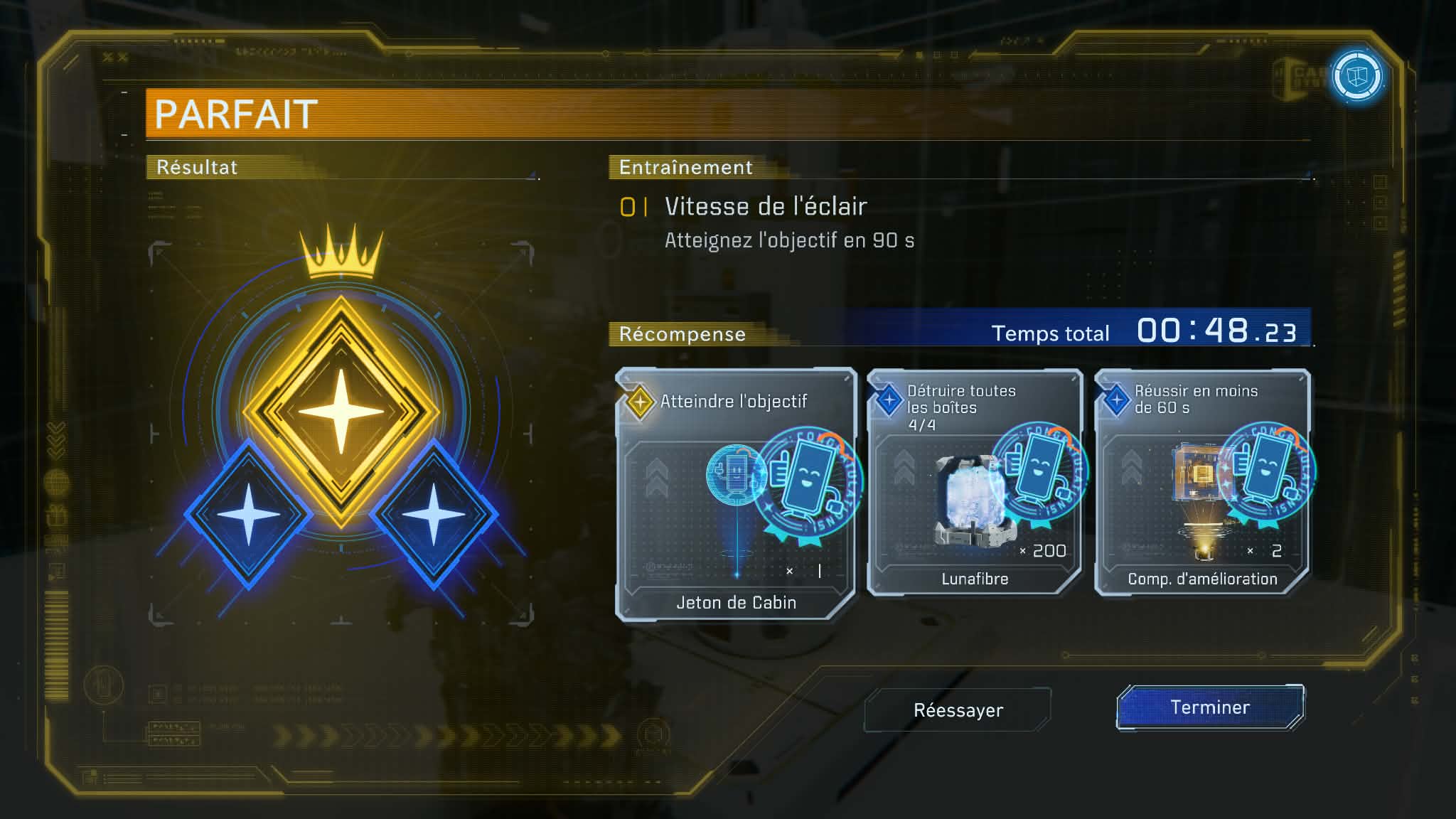
Task: Inspect the Lunafibre reward card
Action: tap(974, 482)
